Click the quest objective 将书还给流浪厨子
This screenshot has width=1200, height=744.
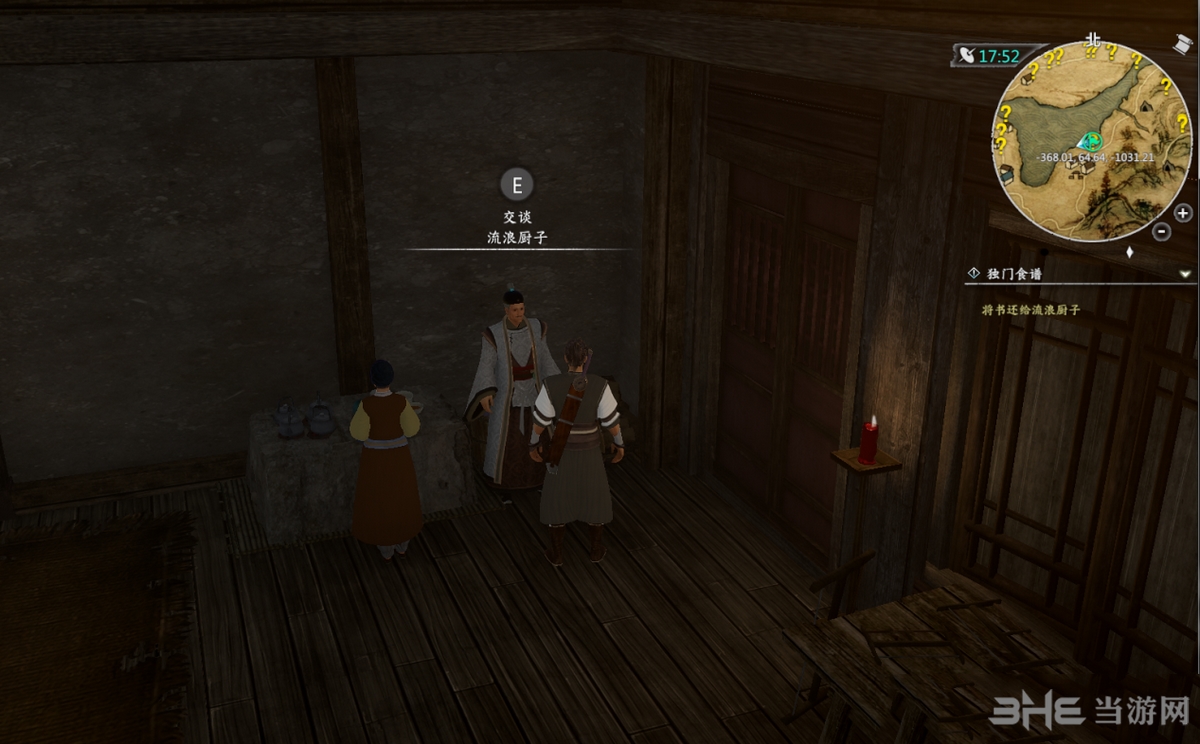(x=1031, y=310)
